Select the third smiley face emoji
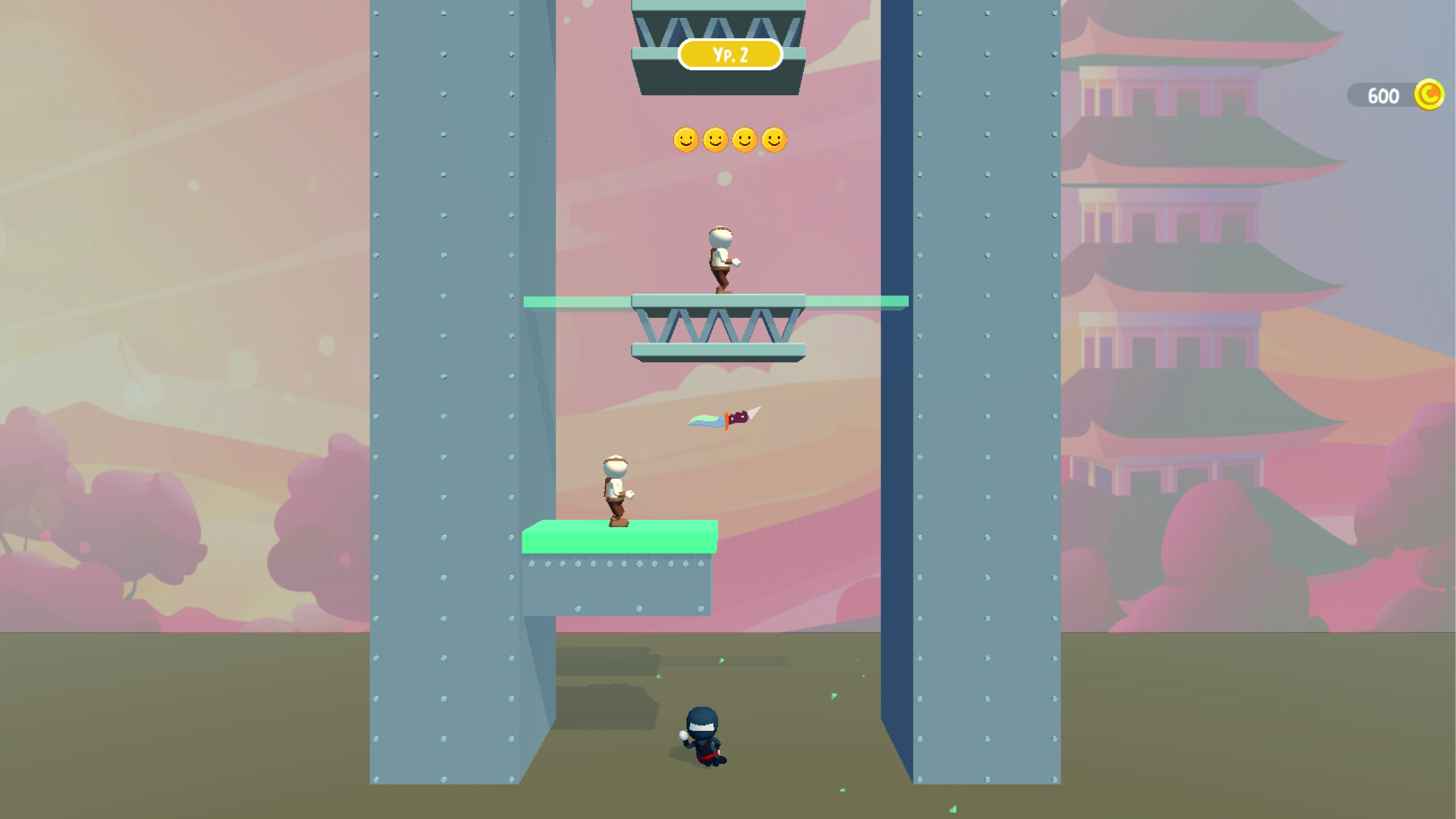This screenshot has height=819, width=1456. [x=744, y=139]
